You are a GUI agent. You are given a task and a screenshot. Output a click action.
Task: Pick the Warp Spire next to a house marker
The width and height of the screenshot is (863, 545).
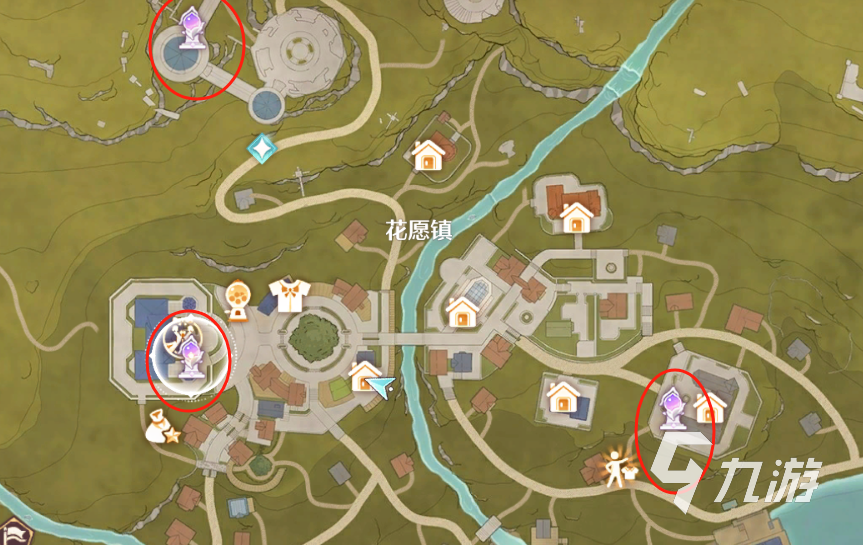click(x=671, y=407)
